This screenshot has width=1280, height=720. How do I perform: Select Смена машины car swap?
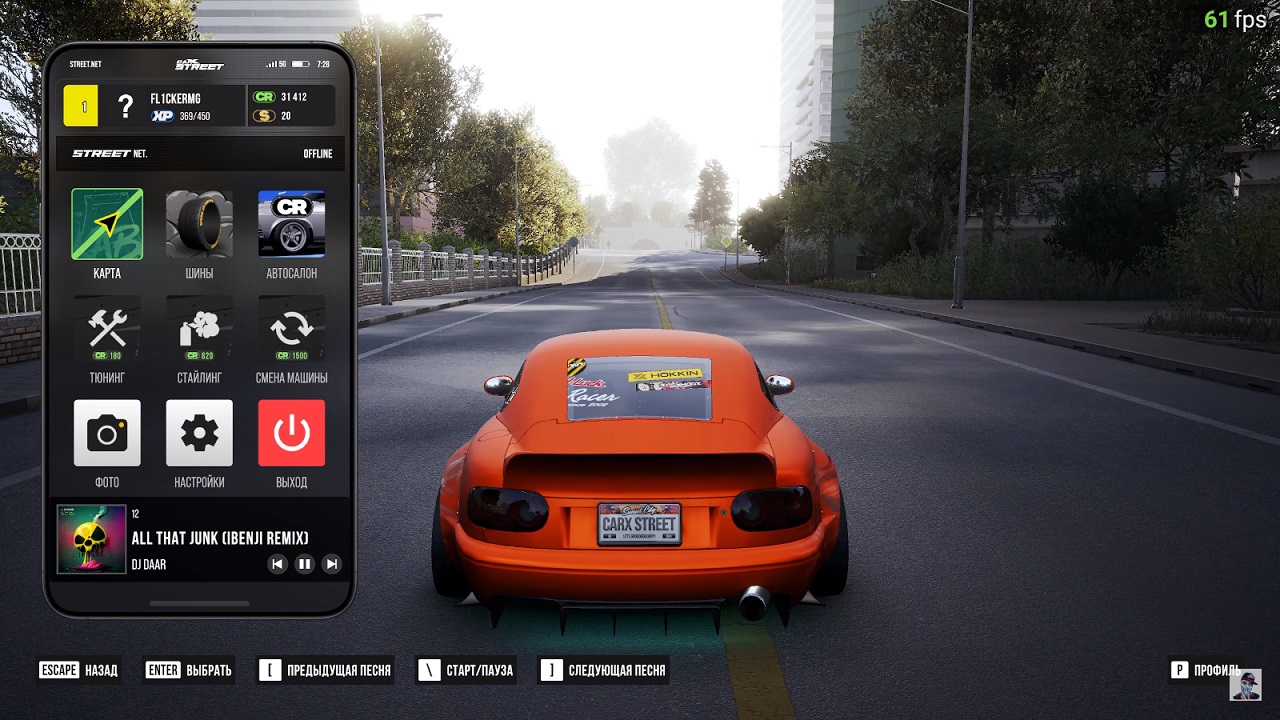tap(291, 330)
